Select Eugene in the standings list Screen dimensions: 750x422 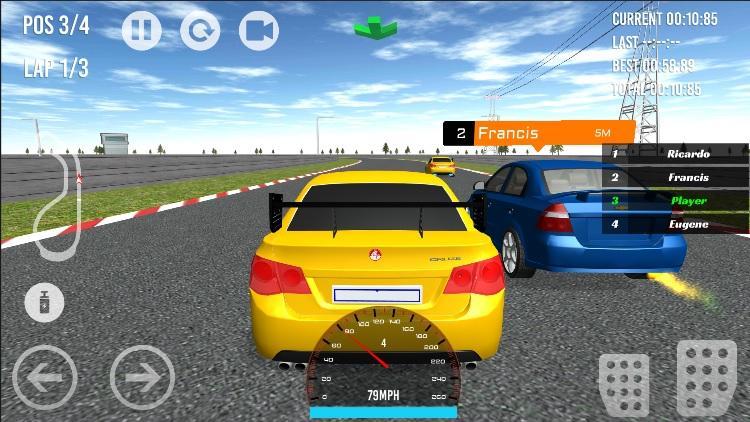(675, 224)
